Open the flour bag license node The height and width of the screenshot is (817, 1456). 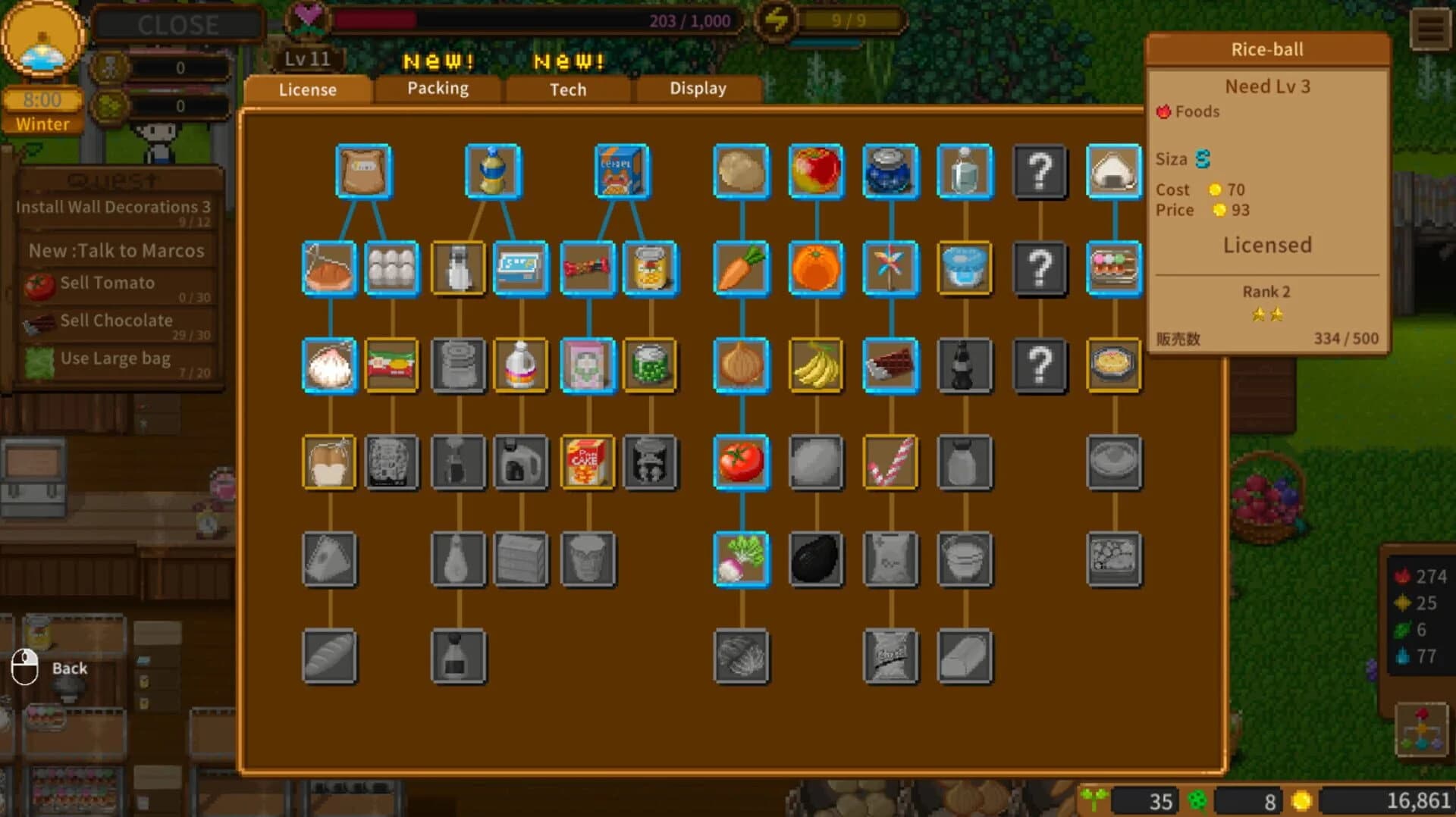(x=364, y=171)
